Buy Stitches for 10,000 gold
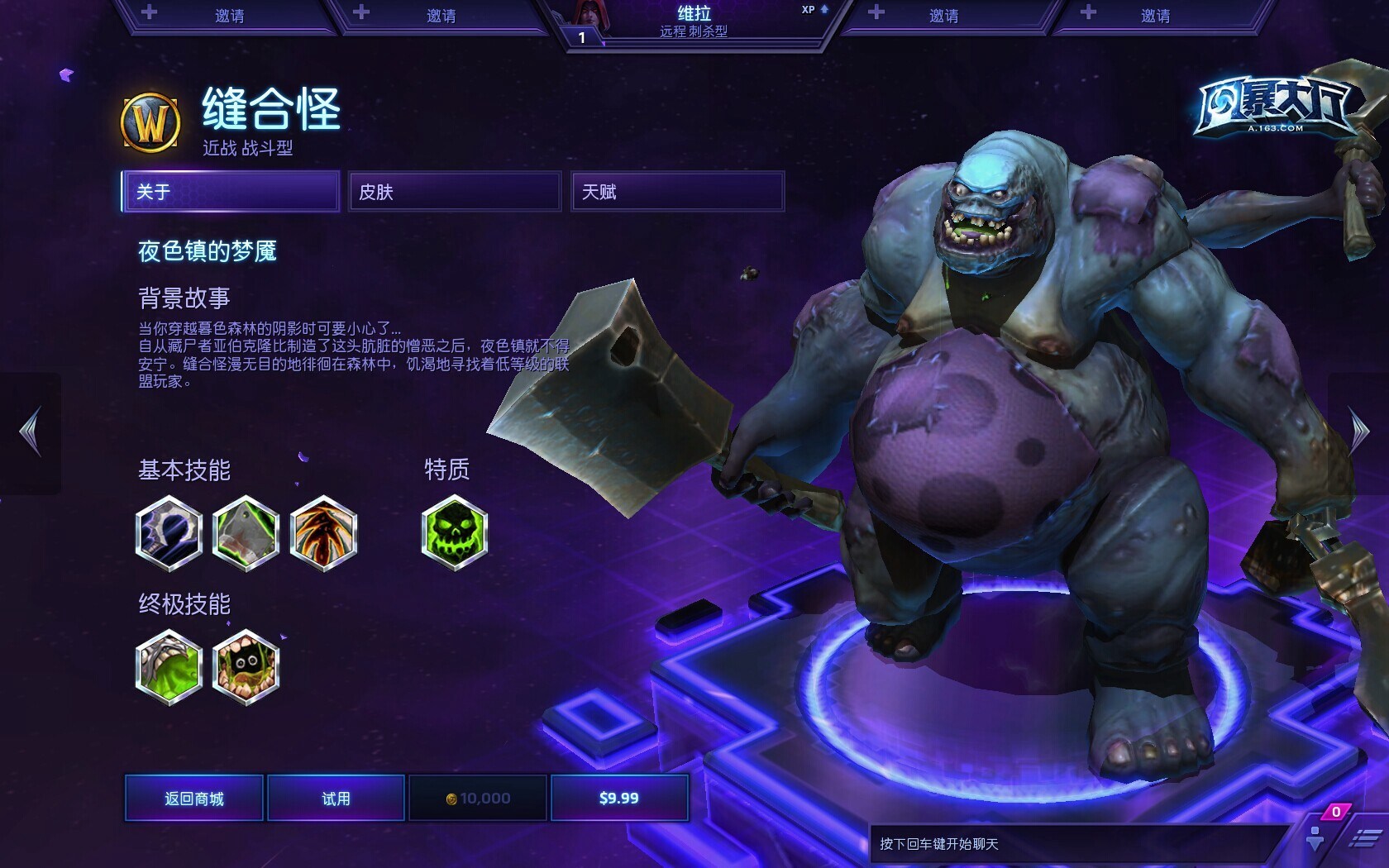This screenshot has height=868, width=1389. [478, 798]
